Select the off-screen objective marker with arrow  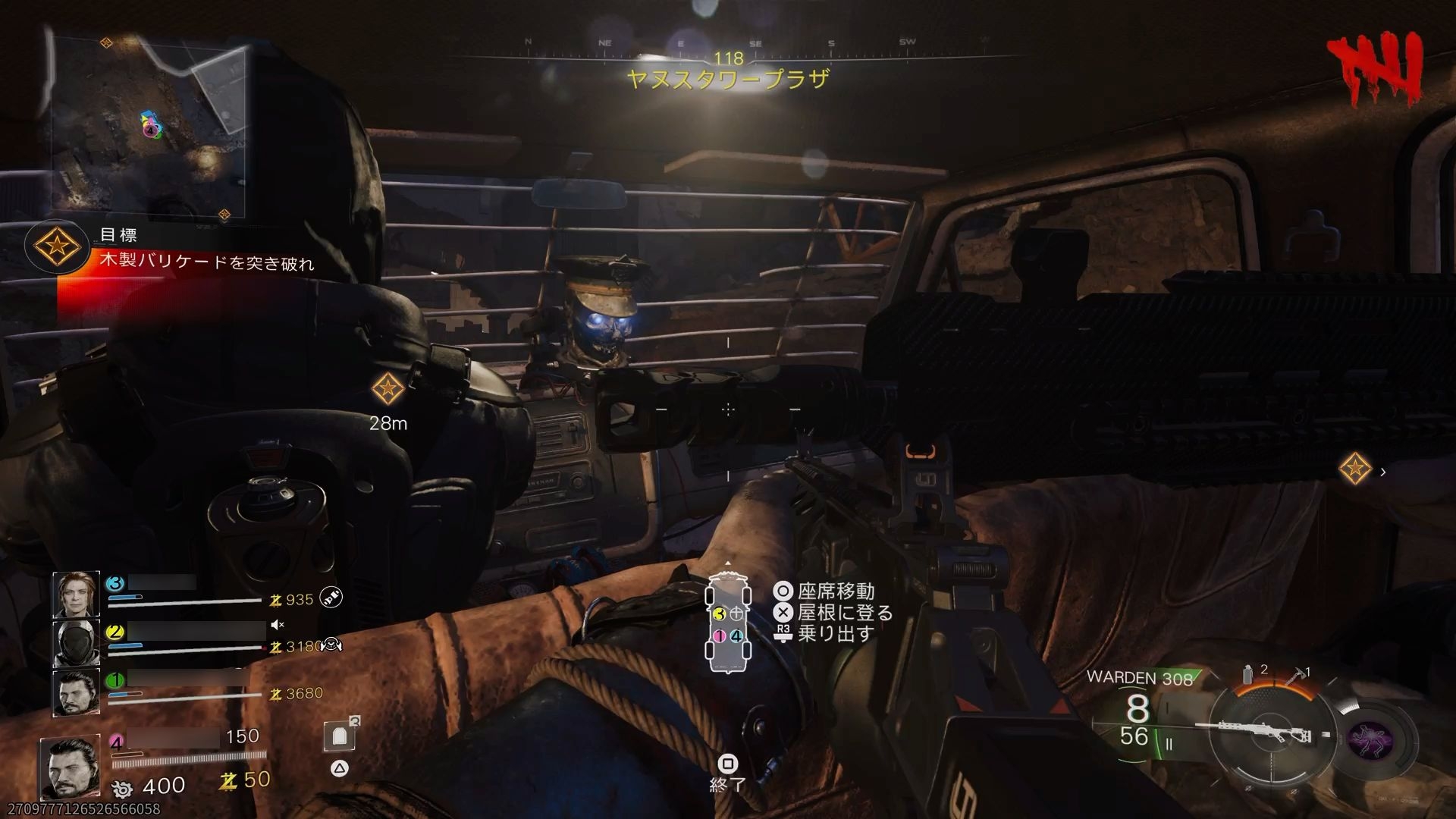coord(1355,469)
